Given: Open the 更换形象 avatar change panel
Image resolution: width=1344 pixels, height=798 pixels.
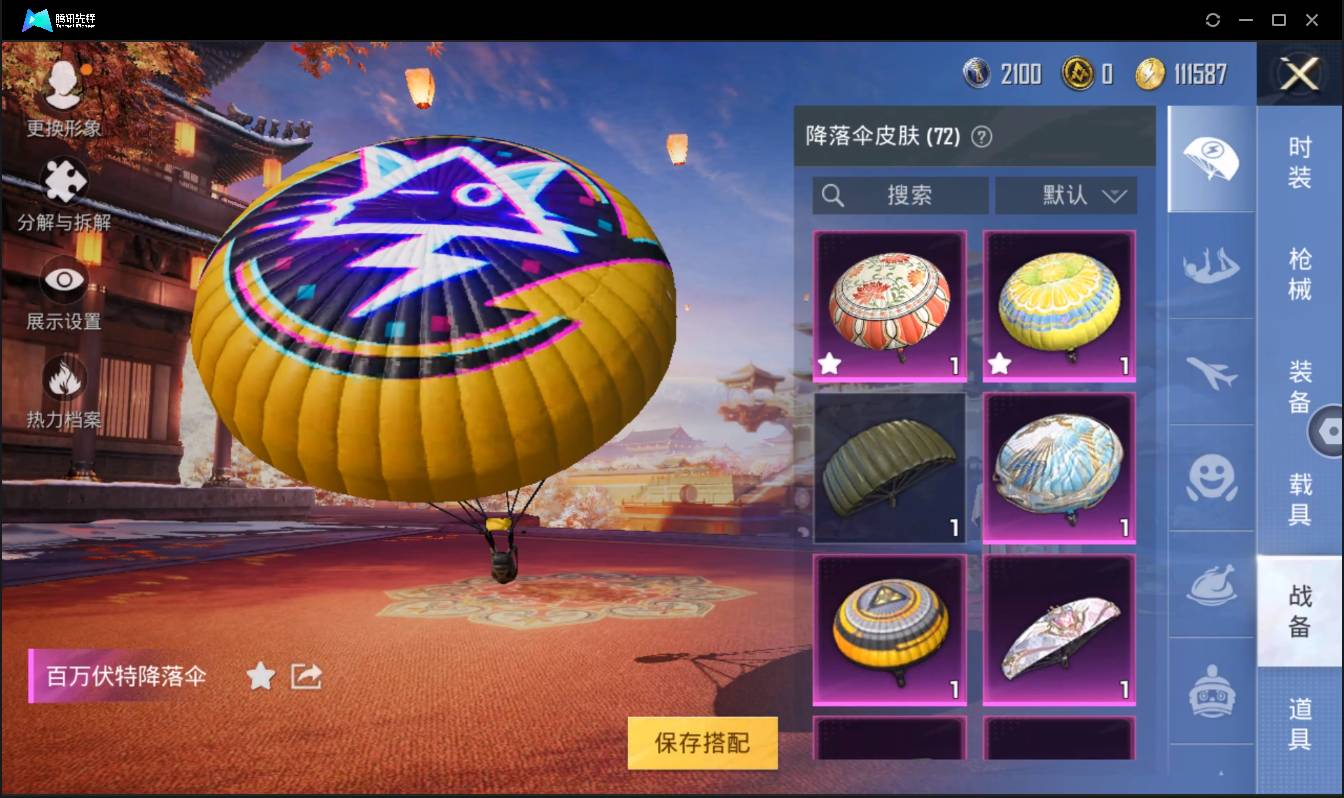Looking at the screenshot, I should click(x=62, y=95).
